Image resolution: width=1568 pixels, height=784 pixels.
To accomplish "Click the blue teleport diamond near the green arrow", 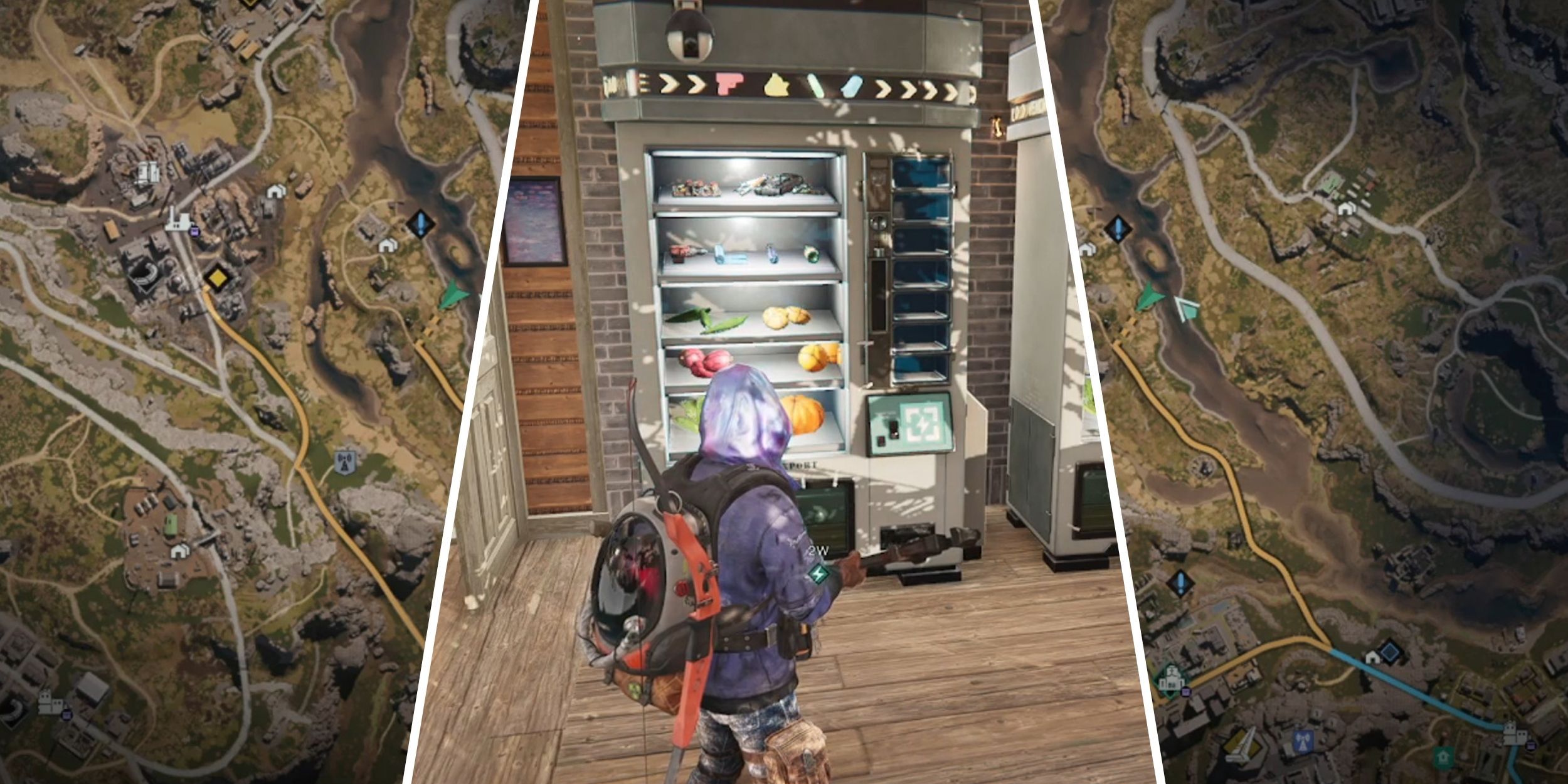I will pyautogui.click(x=420, y=223).
